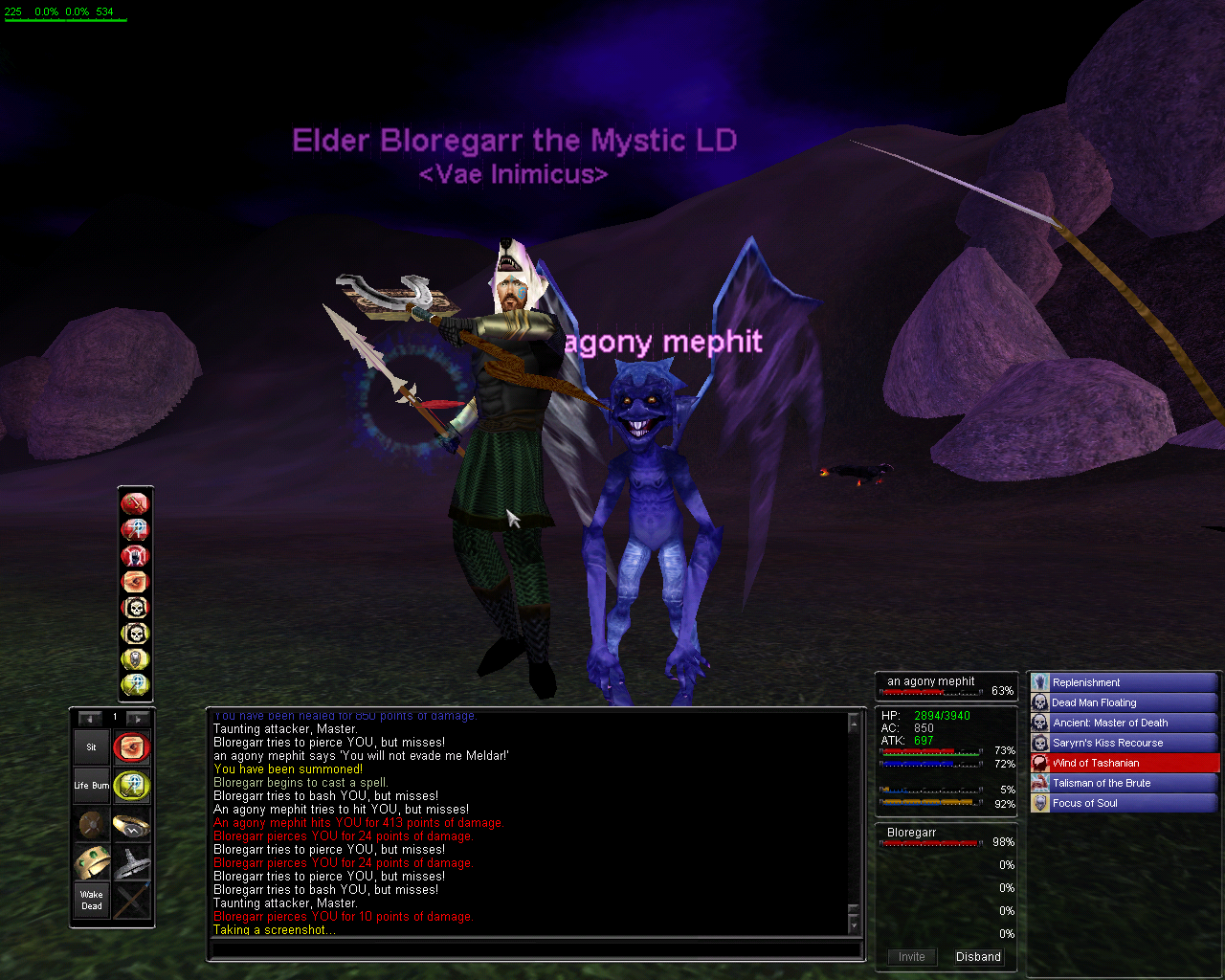Click the Focus of Soul buff
This screenshot has height=980, width=1225.
pos(1124,803)
